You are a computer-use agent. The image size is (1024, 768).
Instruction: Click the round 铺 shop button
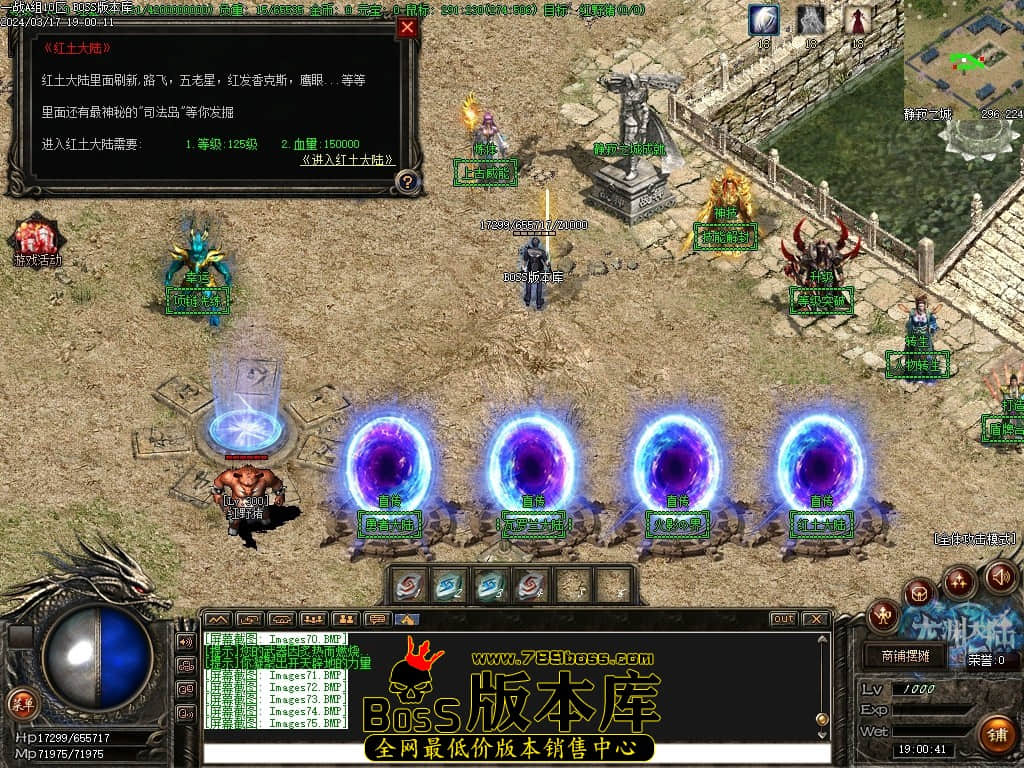pos(996,735)
